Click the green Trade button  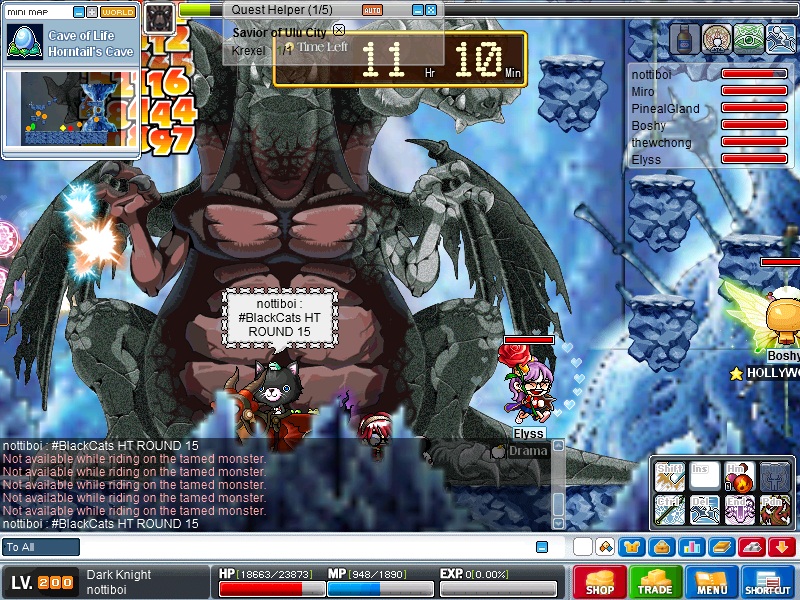654,582
